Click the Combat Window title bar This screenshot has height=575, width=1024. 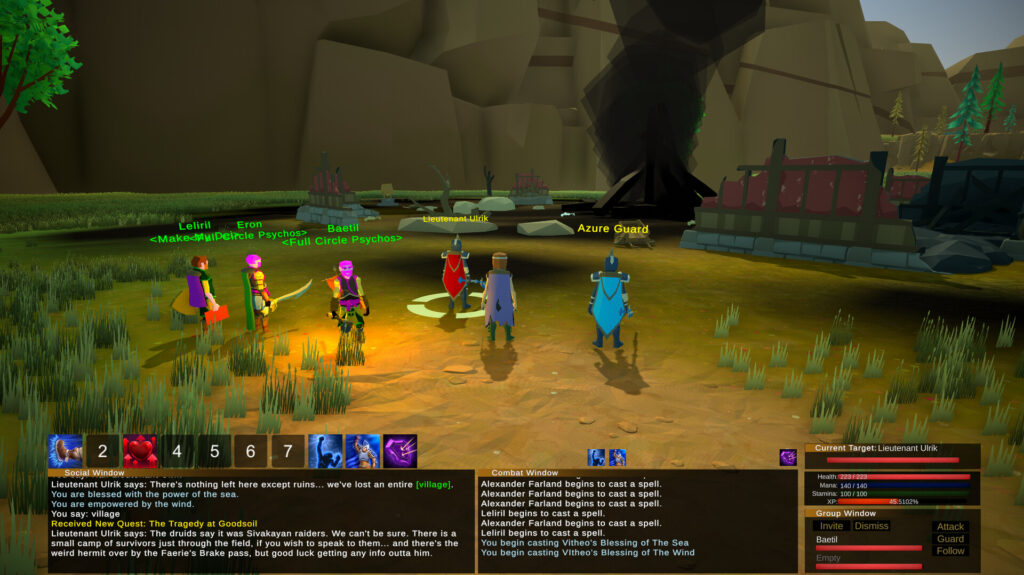[x=525, y=473]
